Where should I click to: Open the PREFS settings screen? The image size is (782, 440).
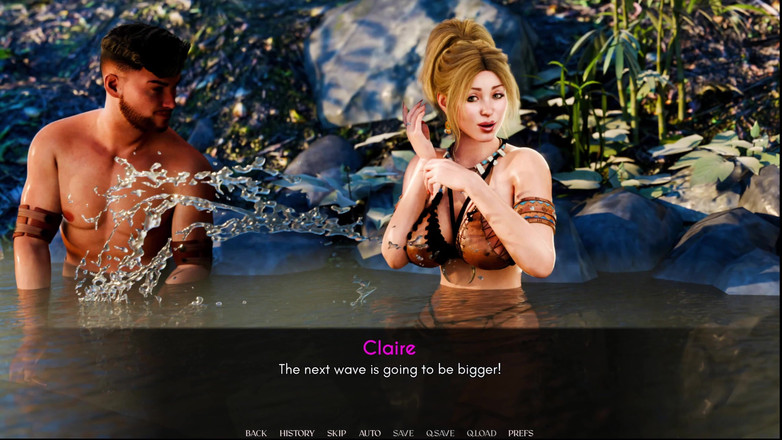pos(520,433)
